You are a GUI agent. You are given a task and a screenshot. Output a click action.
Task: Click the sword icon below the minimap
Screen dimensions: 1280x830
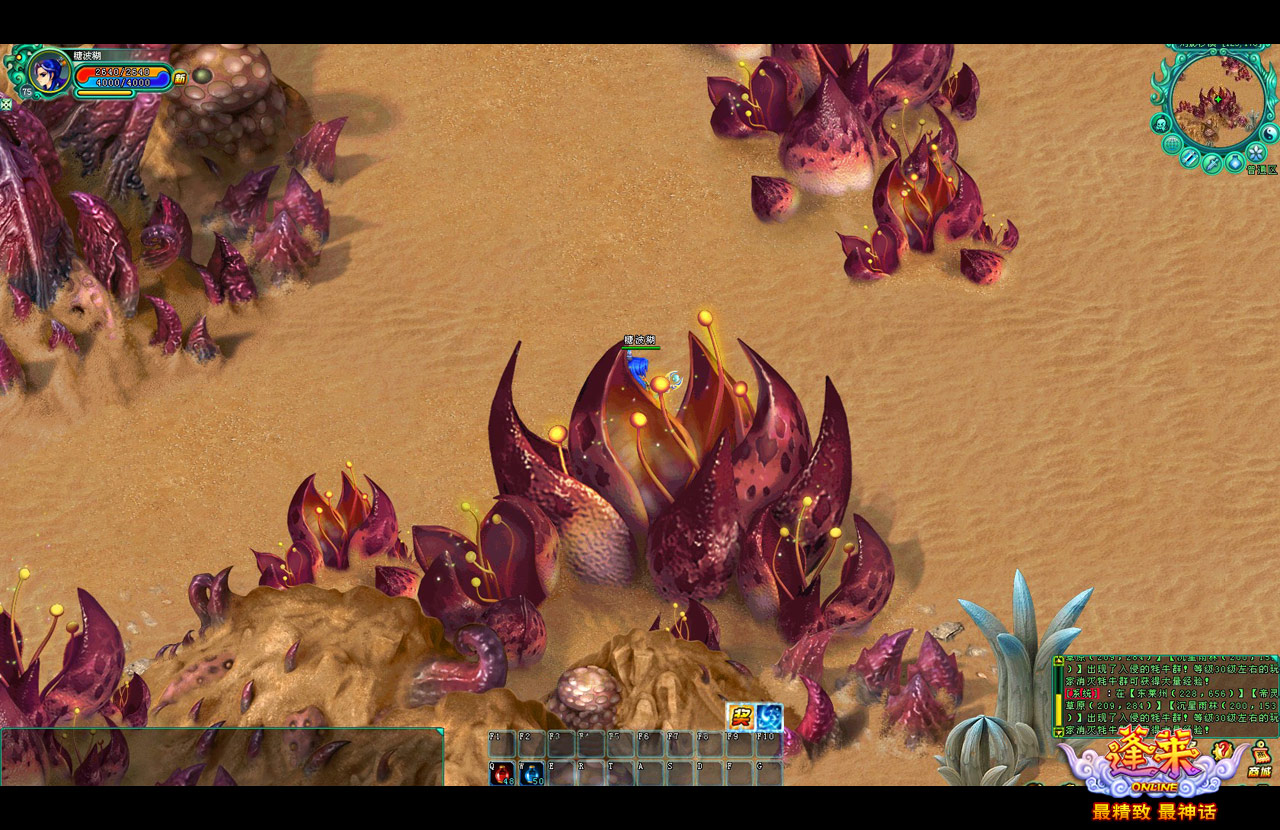click(x=1211, y=163)
